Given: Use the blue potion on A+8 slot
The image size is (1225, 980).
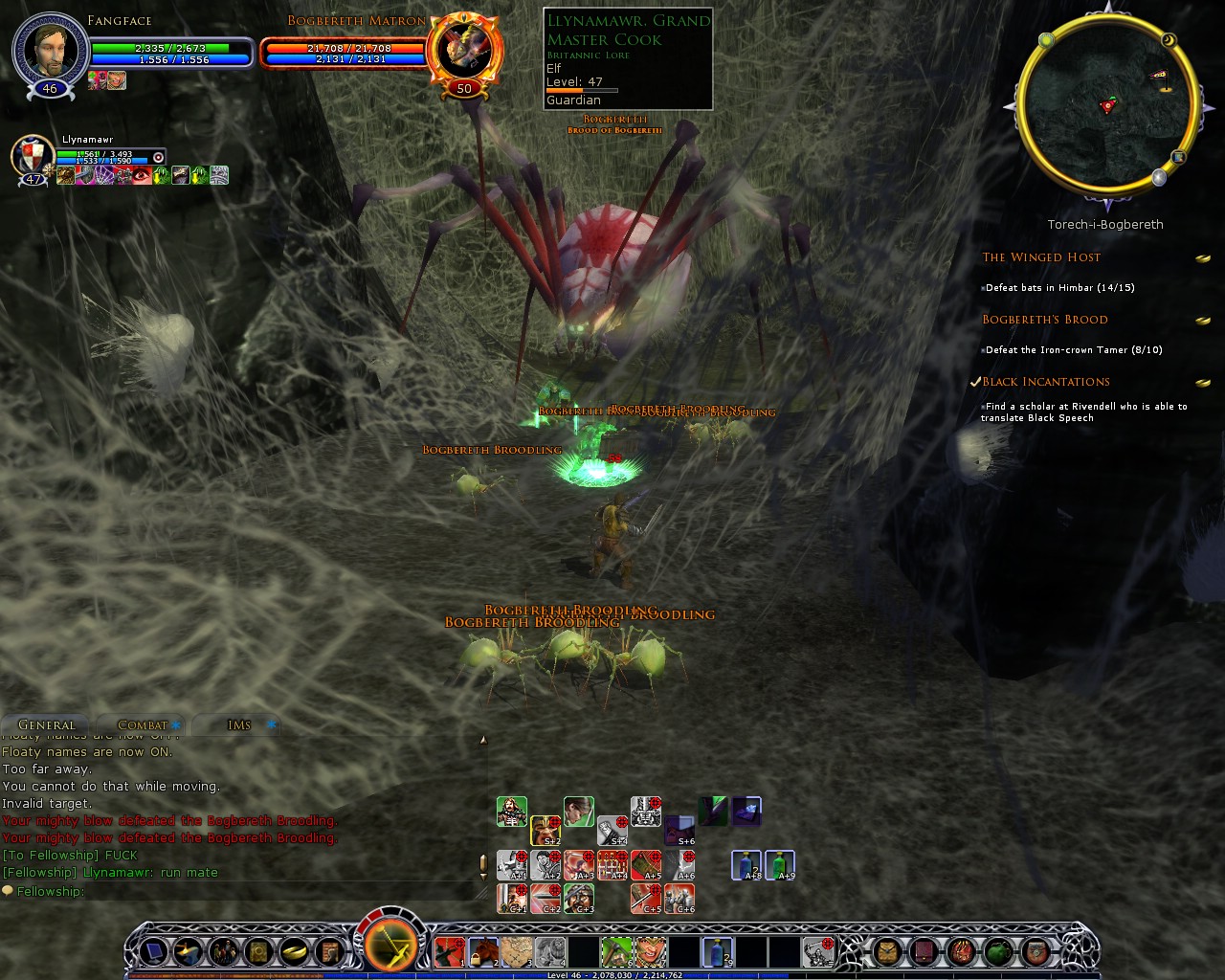Looking at the screenshot, I should [x=746, y=864].
